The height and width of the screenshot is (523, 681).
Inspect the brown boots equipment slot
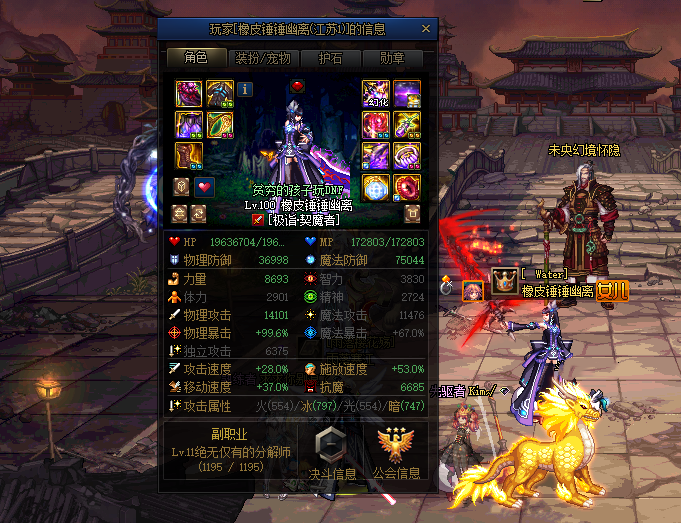tap(188, 156)
